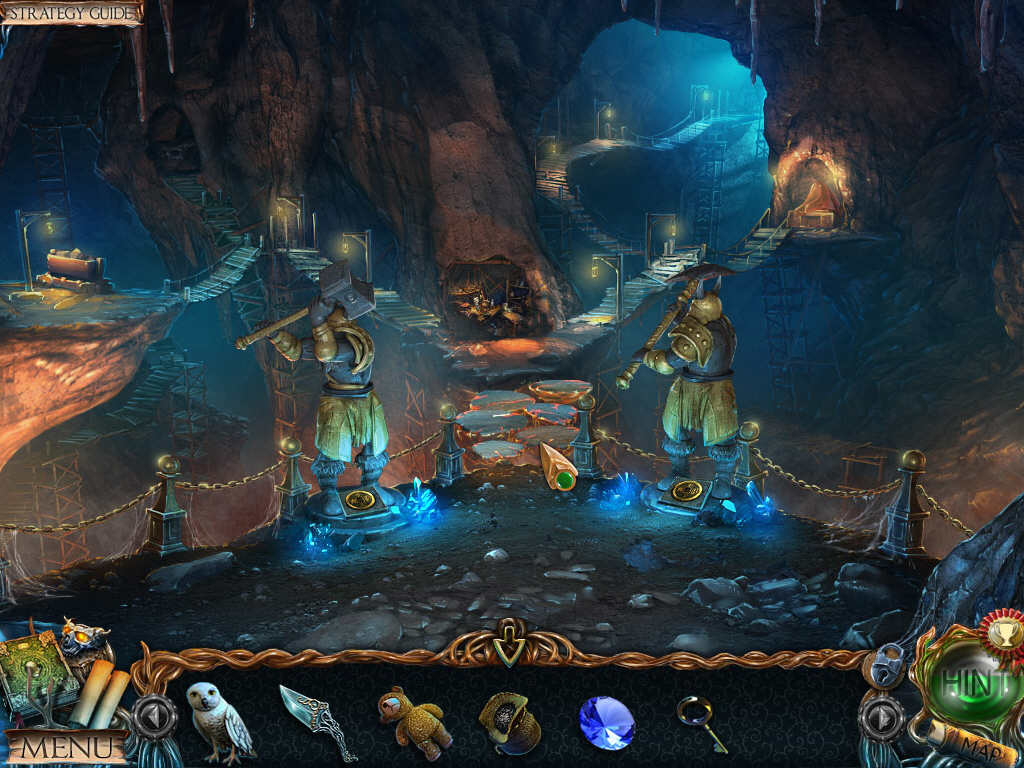Open the Menu
This screenshot has height=768, width=1024.
click(x=66, y=746)
